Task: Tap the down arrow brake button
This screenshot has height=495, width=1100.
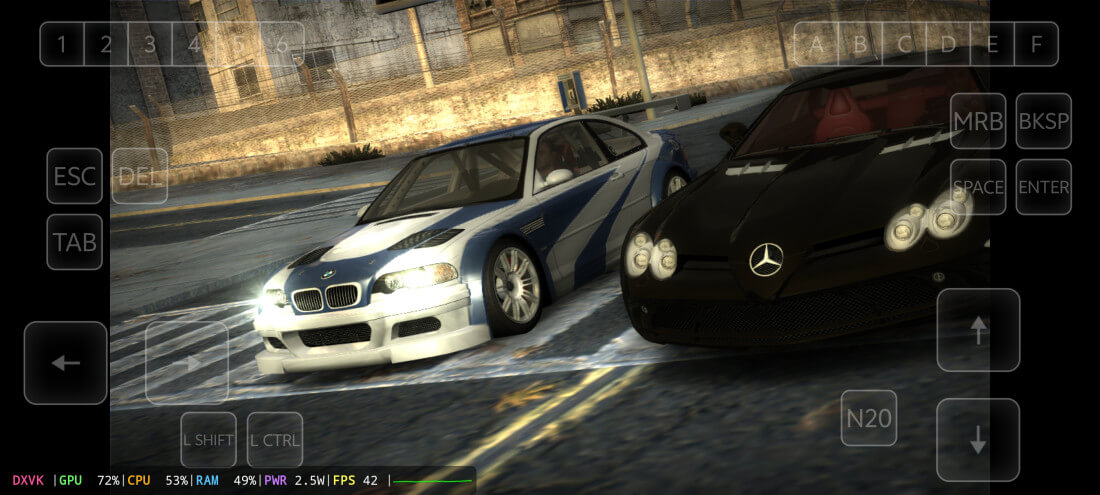Action: pyautogui.click(x=978, y=440)
